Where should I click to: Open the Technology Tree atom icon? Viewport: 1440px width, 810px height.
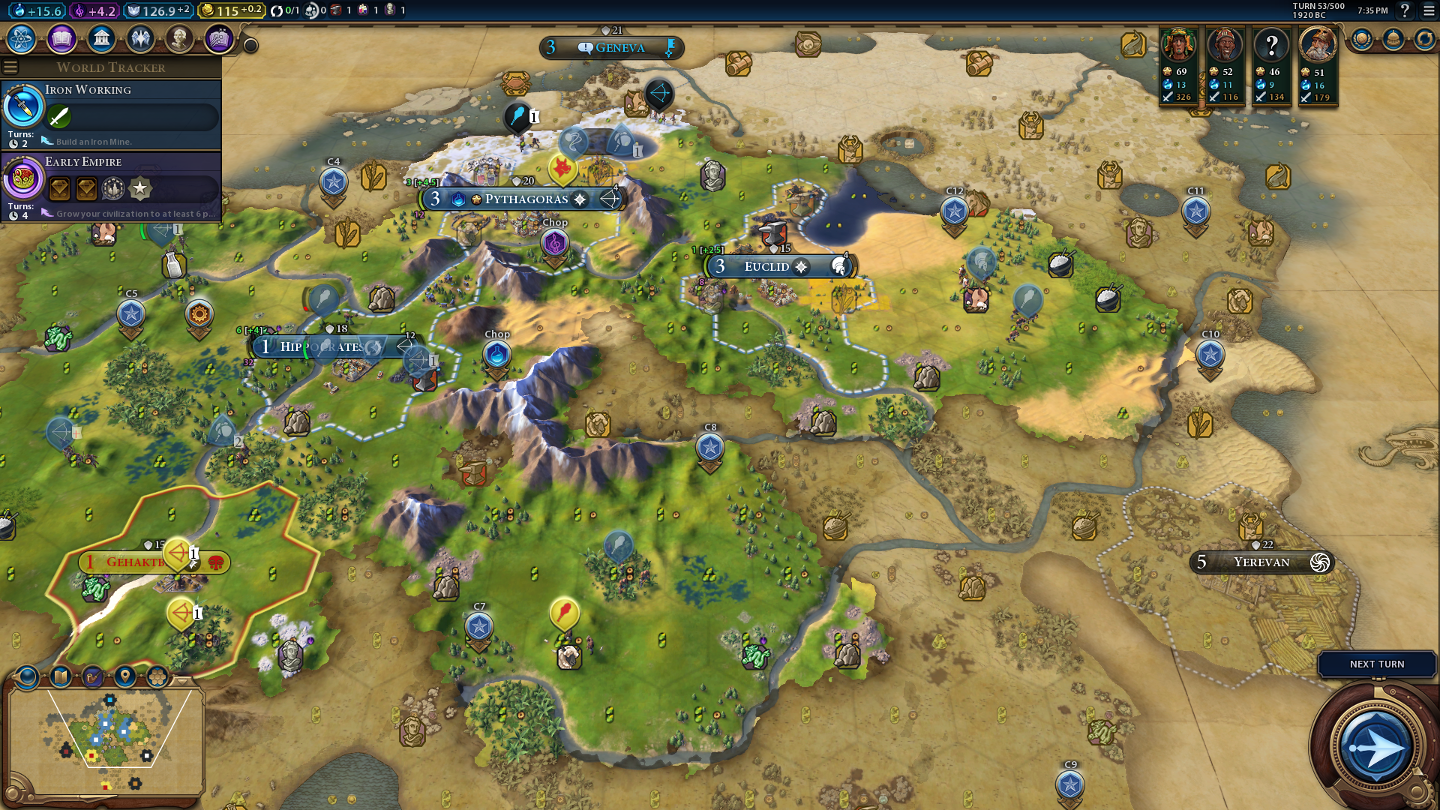[22, 39]
